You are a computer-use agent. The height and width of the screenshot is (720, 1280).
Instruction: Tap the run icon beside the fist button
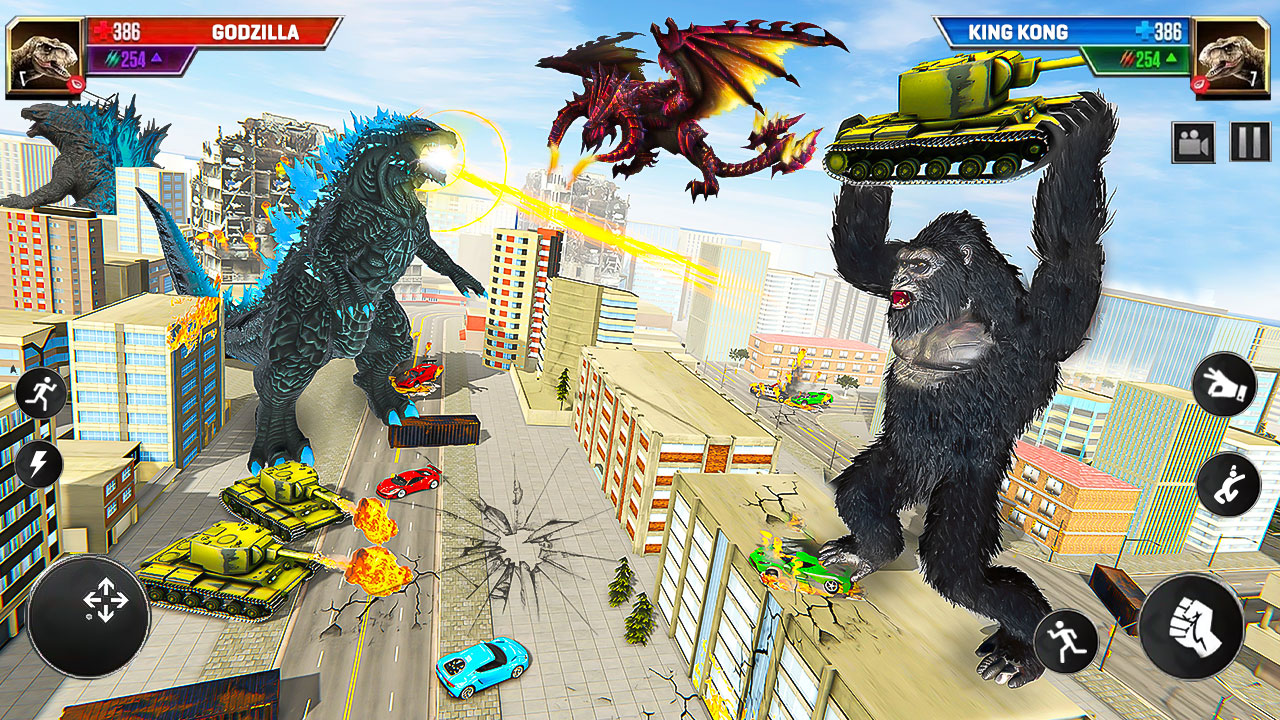click(x=1070, y=640)
